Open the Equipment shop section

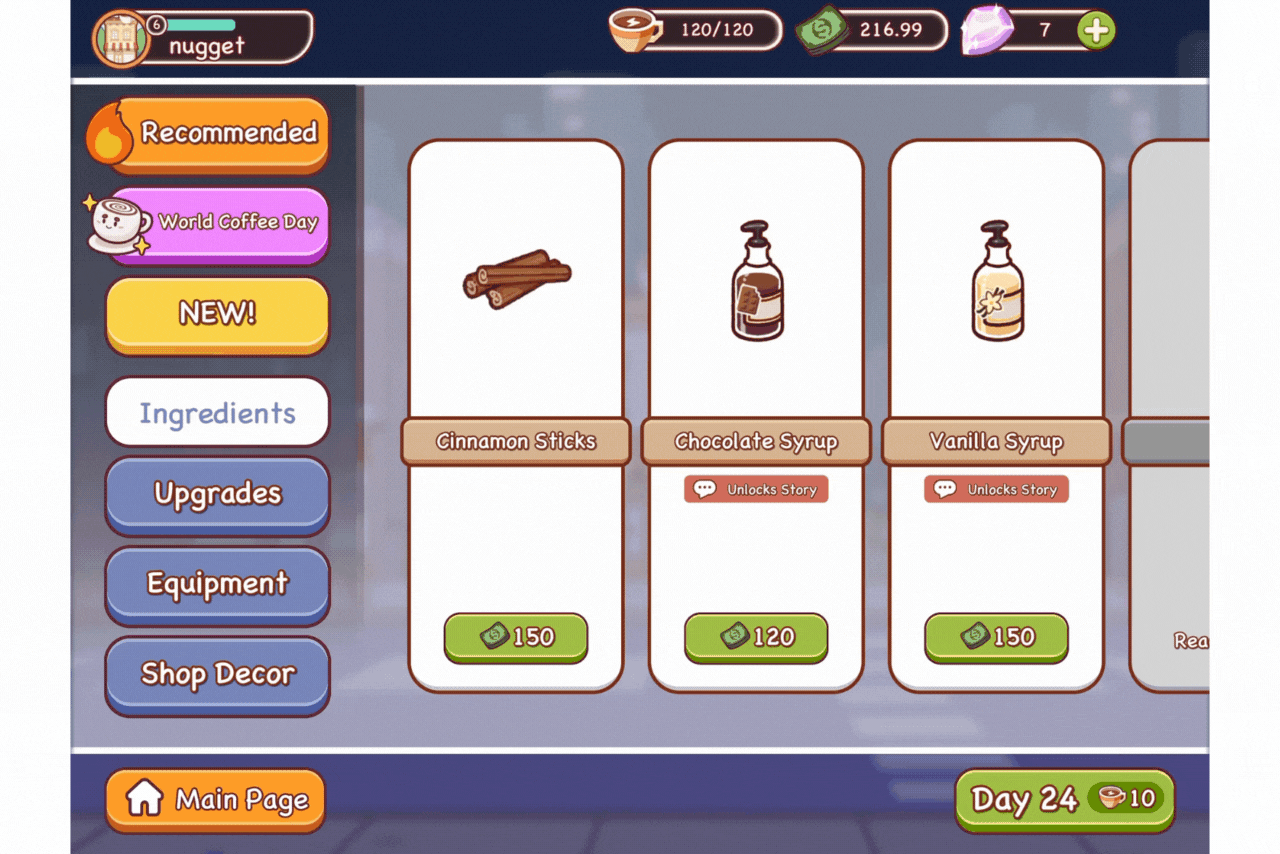217,584
